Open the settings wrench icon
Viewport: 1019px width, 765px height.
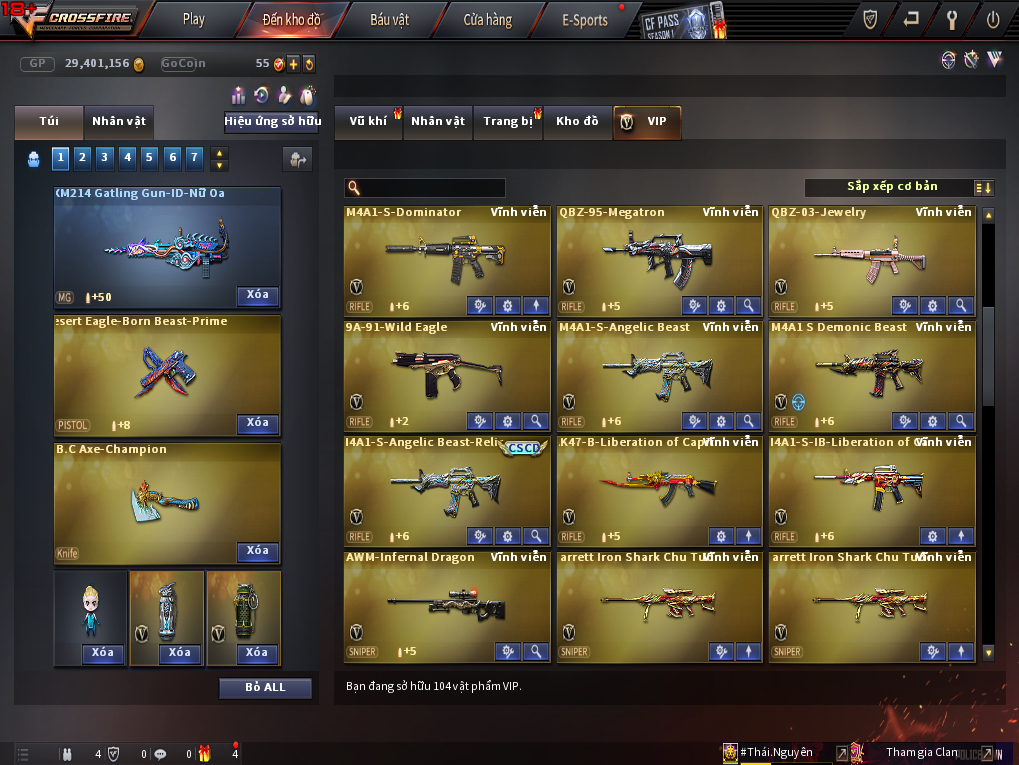click(x=951, y=19)
